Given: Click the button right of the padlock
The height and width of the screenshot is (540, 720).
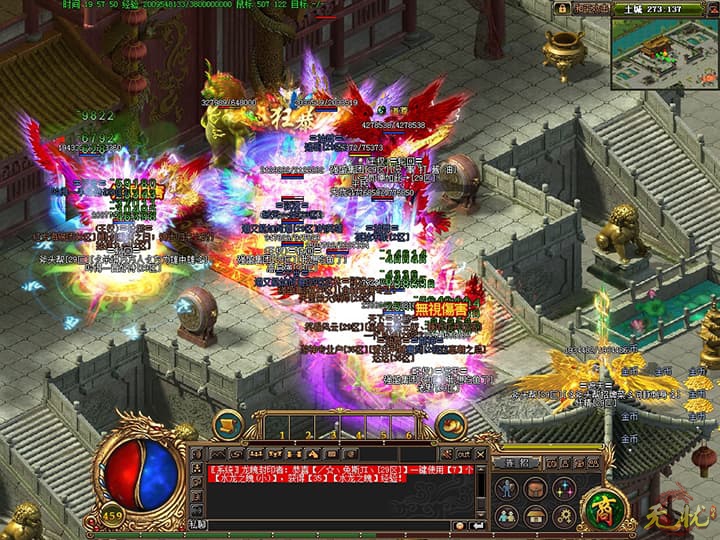Looking at the screenshot, I should 590,8.
